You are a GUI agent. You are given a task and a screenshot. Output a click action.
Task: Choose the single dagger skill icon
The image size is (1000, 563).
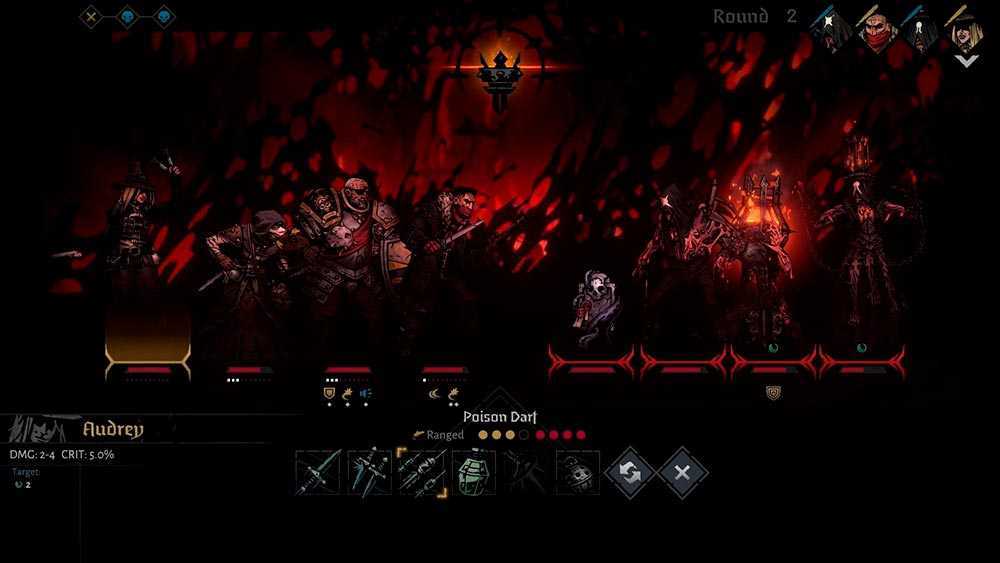tap(318, 472)
